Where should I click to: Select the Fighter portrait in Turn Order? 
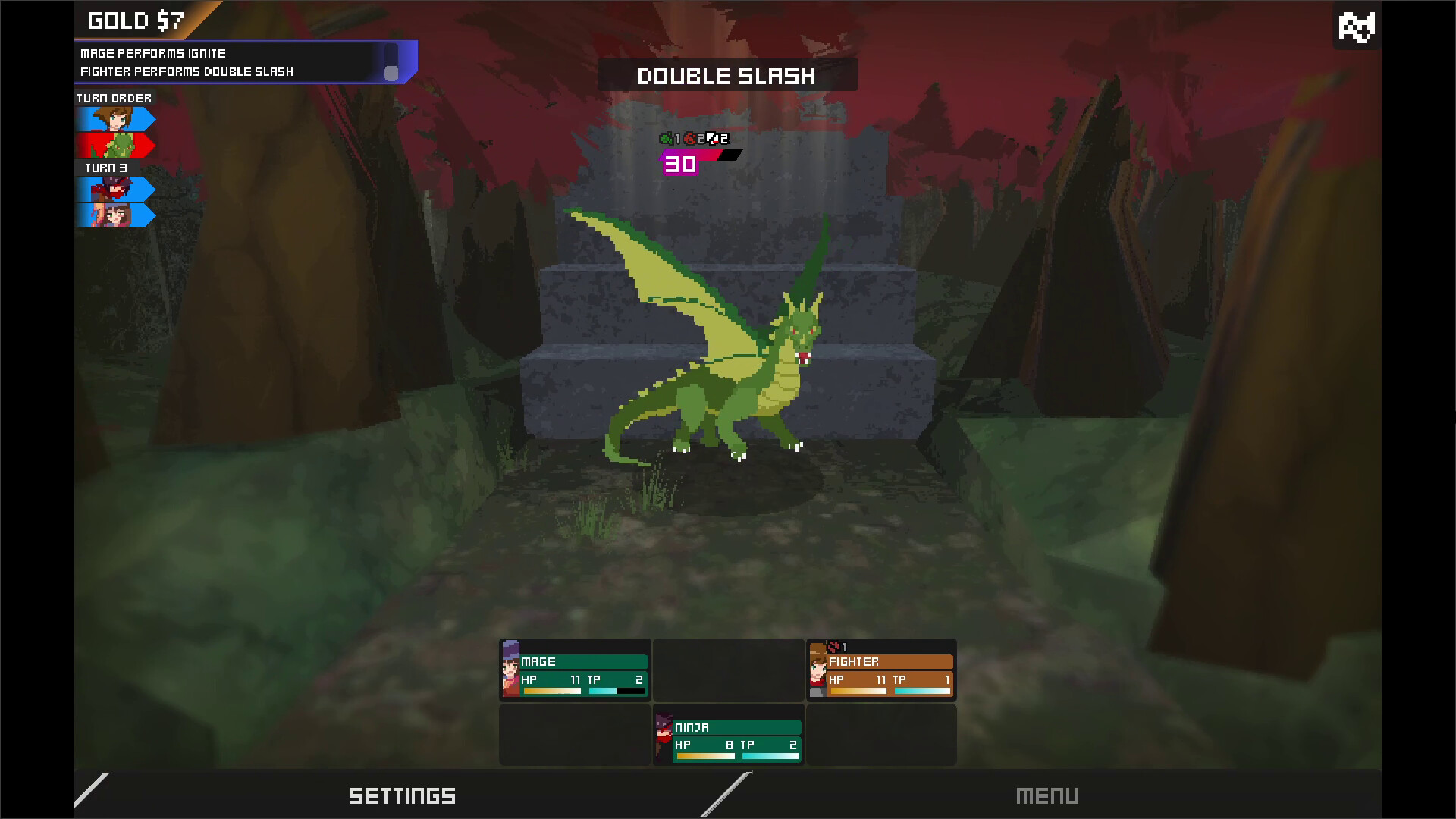point(114,119)
